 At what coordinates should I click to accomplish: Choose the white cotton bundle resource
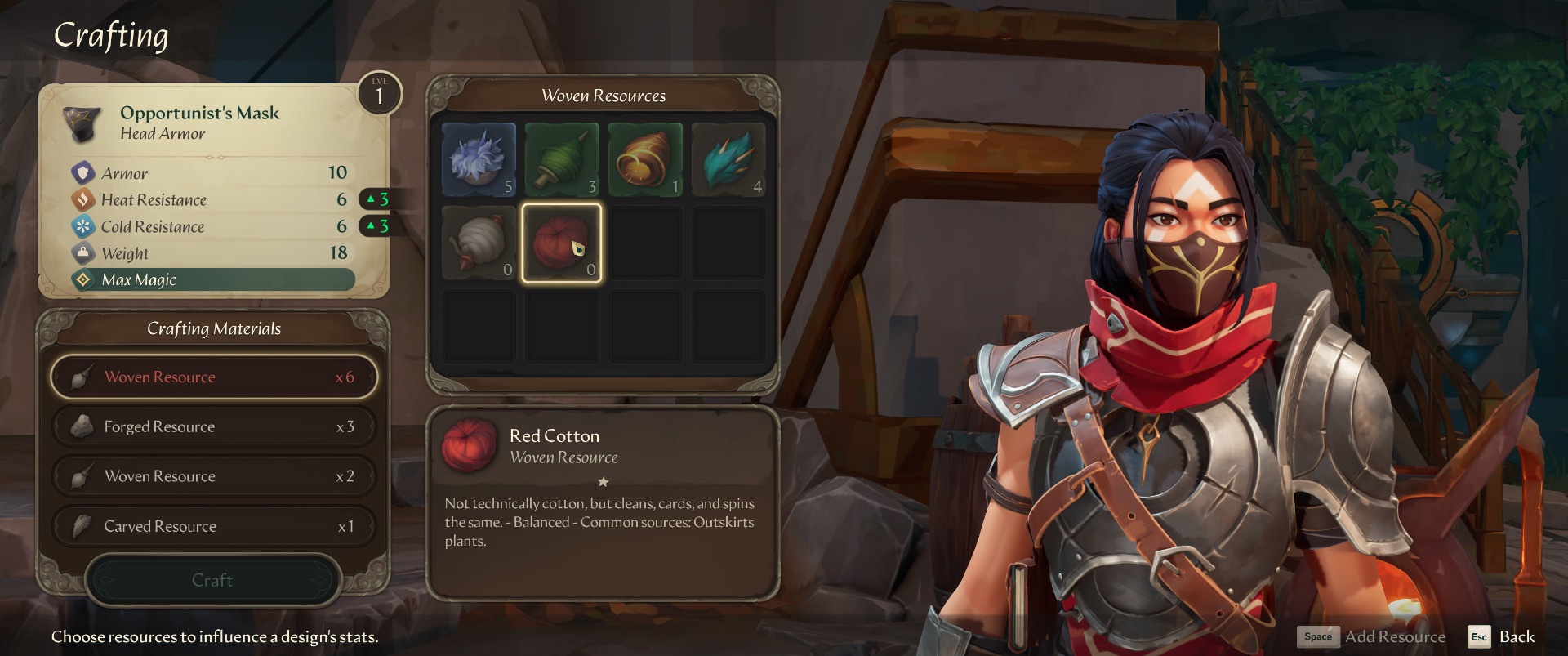tap(479, 243)
